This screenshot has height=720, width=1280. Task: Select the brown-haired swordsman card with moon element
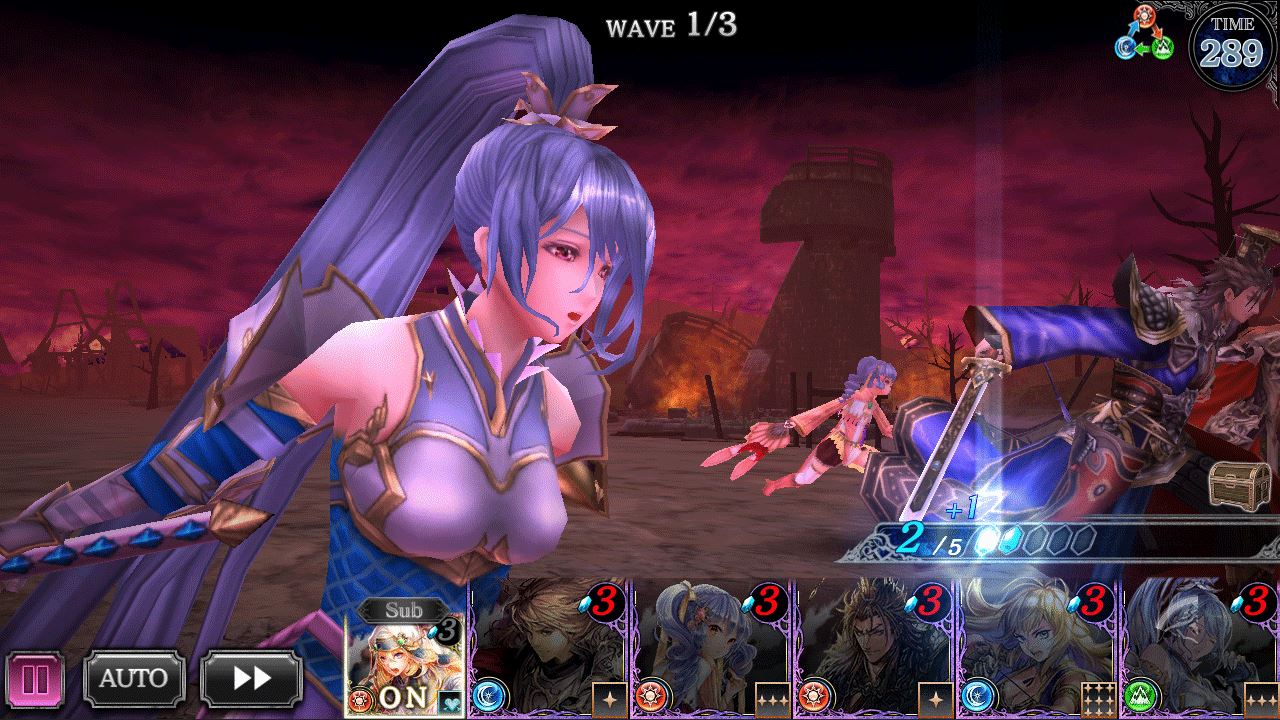[548, 648]
